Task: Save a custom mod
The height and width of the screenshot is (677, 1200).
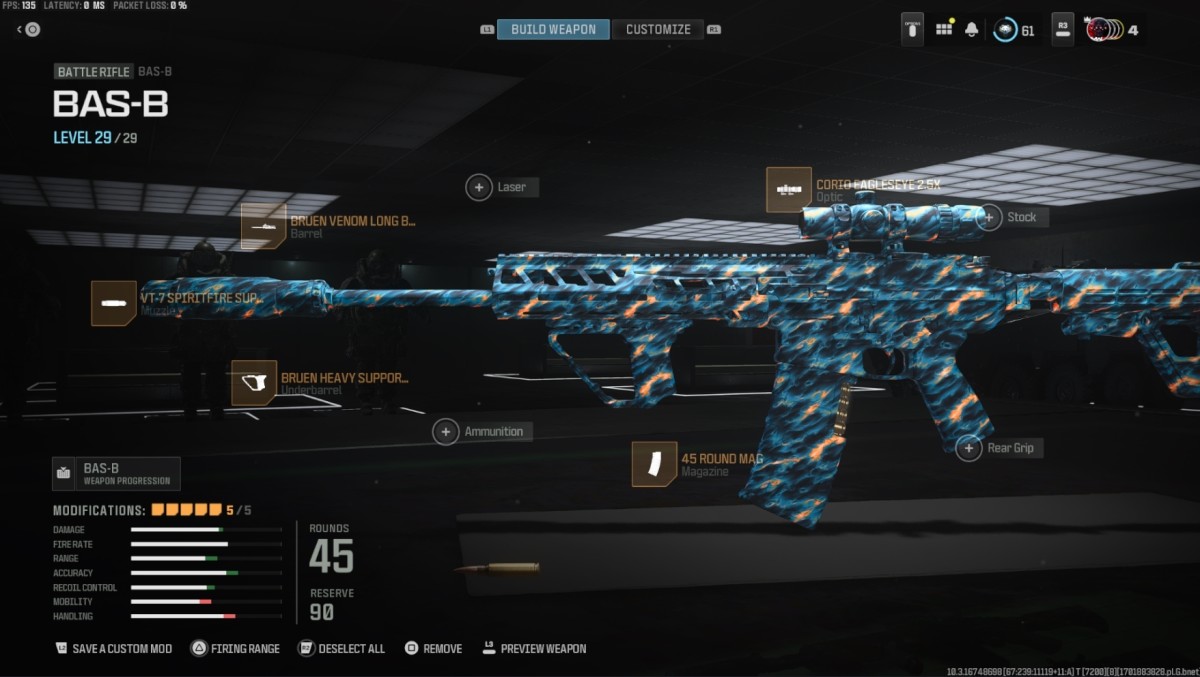Action: point(114,648)
